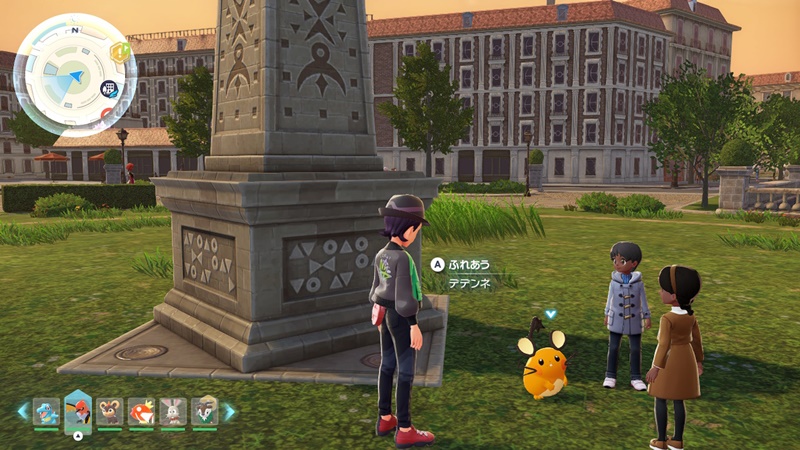Select Bunnelby in the party bar

point(173,411)
